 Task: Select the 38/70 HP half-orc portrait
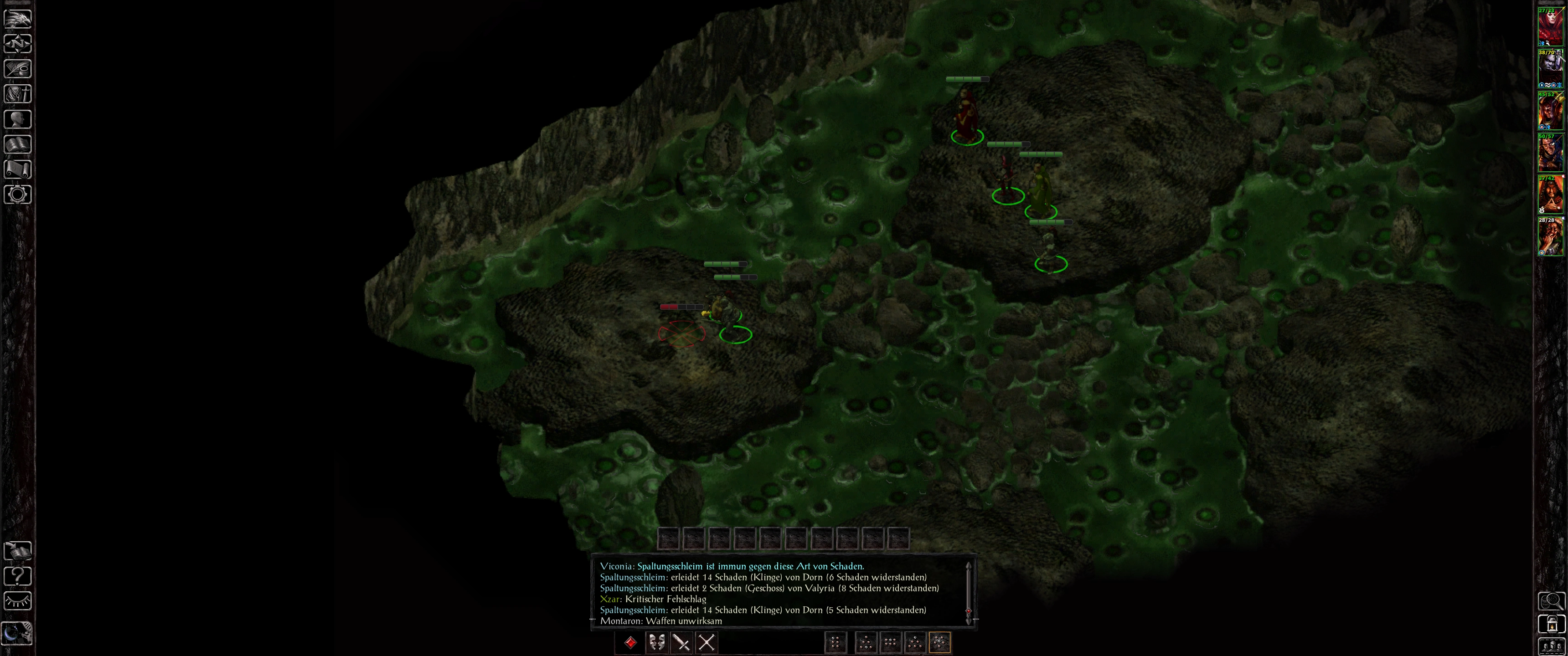[x=1550, y=69]
